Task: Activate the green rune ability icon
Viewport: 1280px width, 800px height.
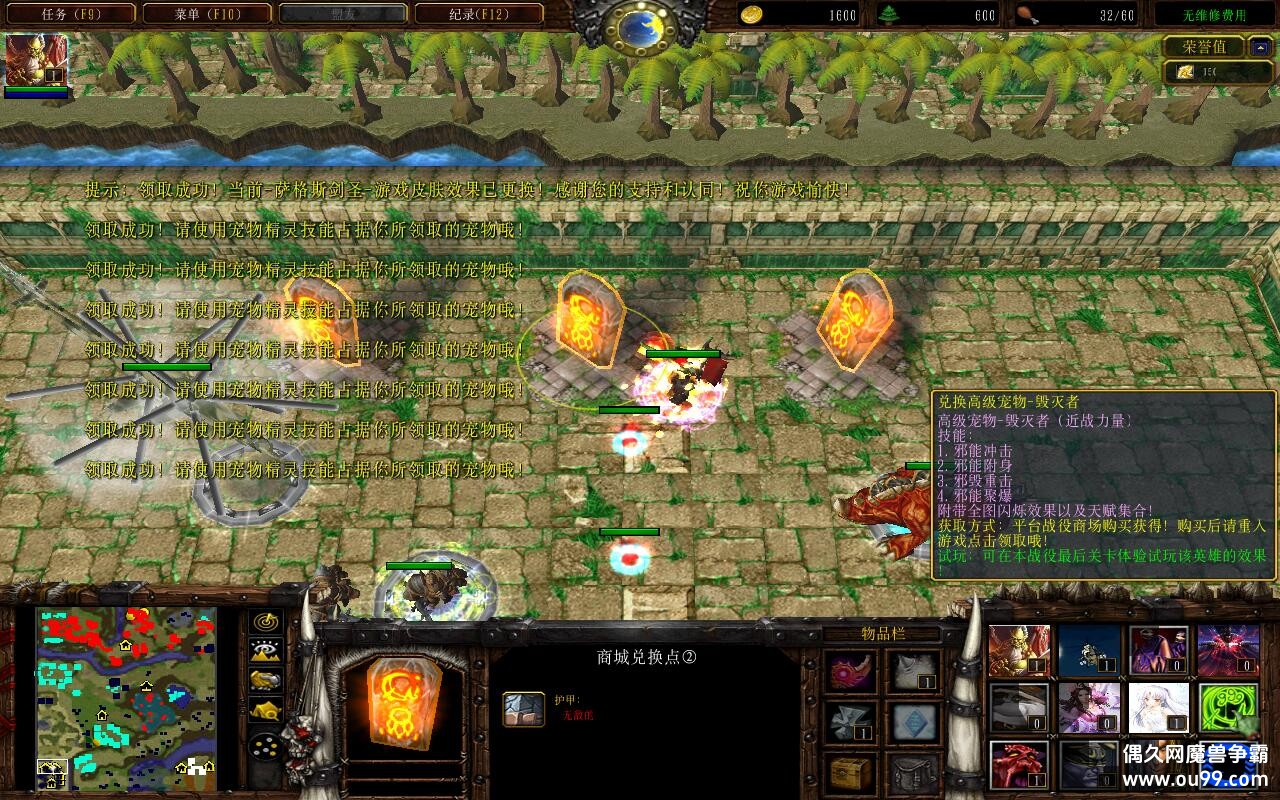Action: [x=1228, y=709]
